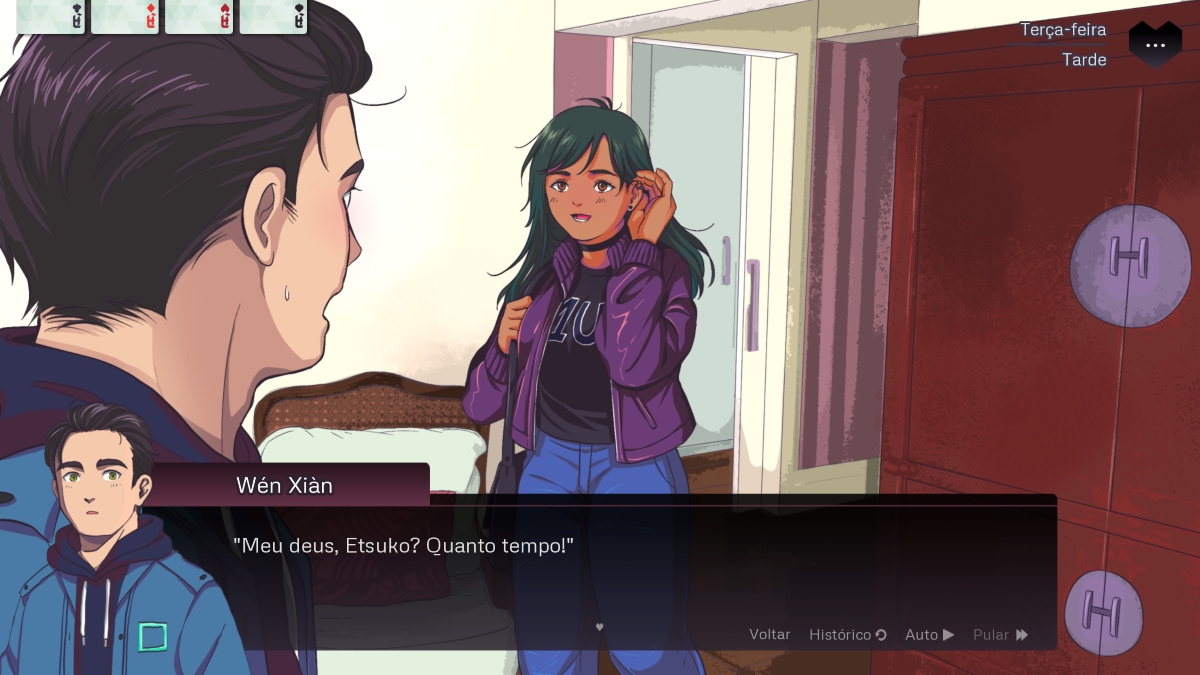Select the spades card
The image size is (1200, 675).
tap(273, 16)
